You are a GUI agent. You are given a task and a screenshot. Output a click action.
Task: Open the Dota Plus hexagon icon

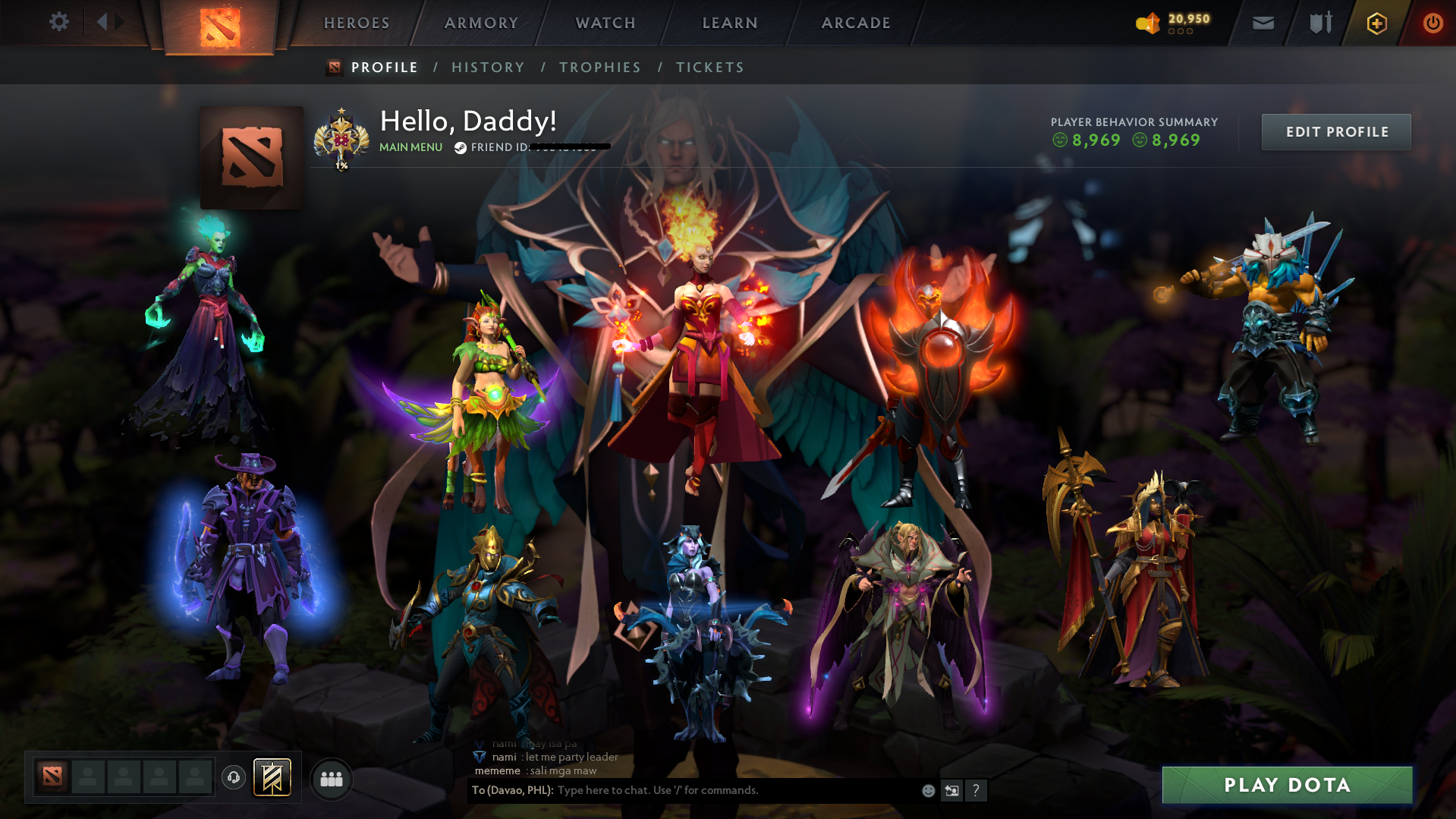click(x=1376, y=23)
